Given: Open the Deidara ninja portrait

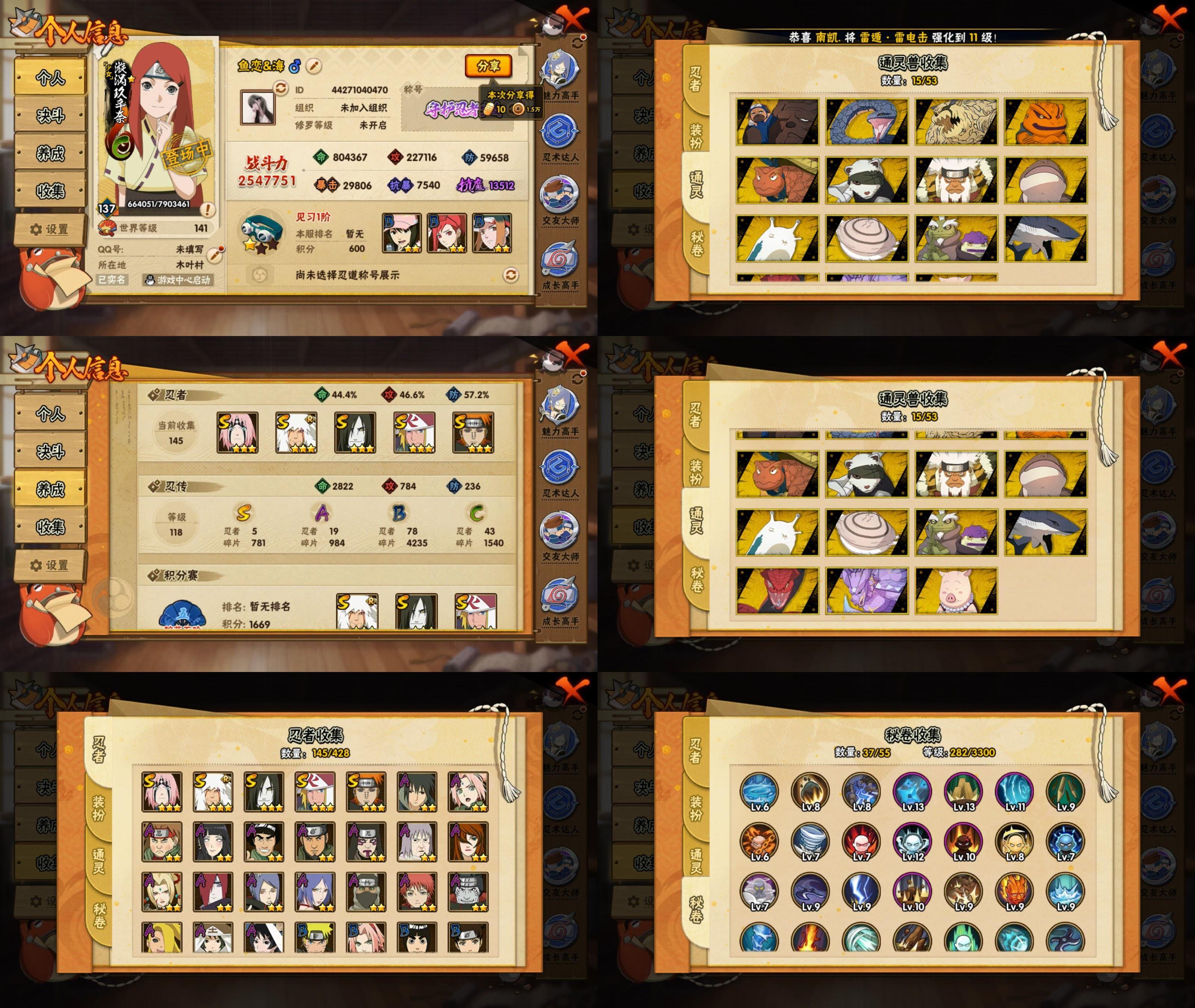Looking at the screenshot, I should [162, 938].
